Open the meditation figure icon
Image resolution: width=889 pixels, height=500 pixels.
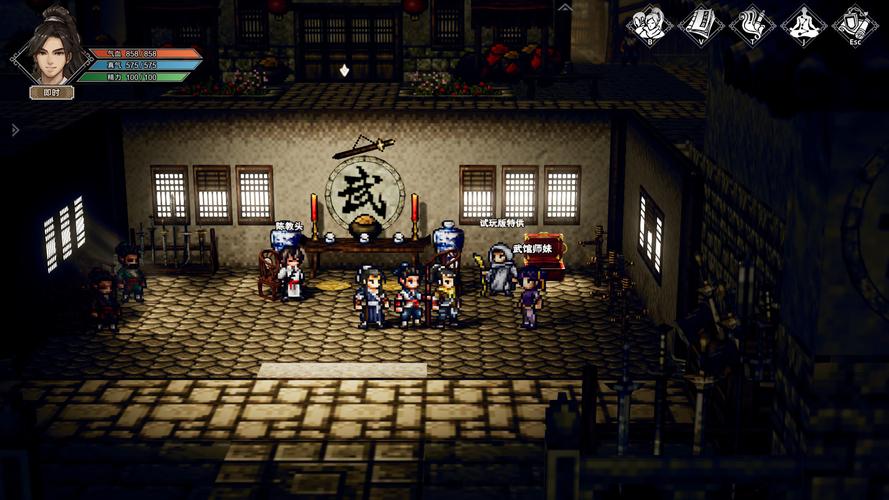(804, 24)
